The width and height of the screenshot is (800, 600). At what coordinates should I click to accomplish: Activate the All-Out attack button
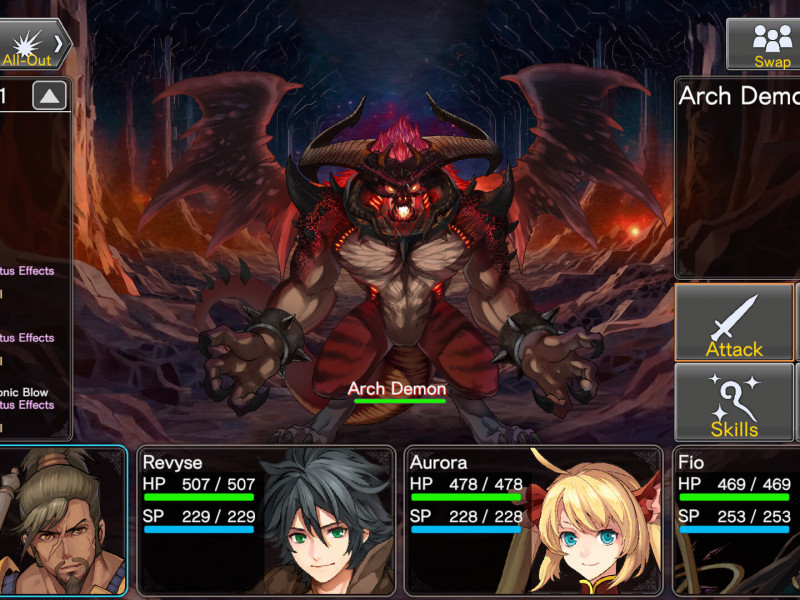pyautogui.click(x=34, y=44)
